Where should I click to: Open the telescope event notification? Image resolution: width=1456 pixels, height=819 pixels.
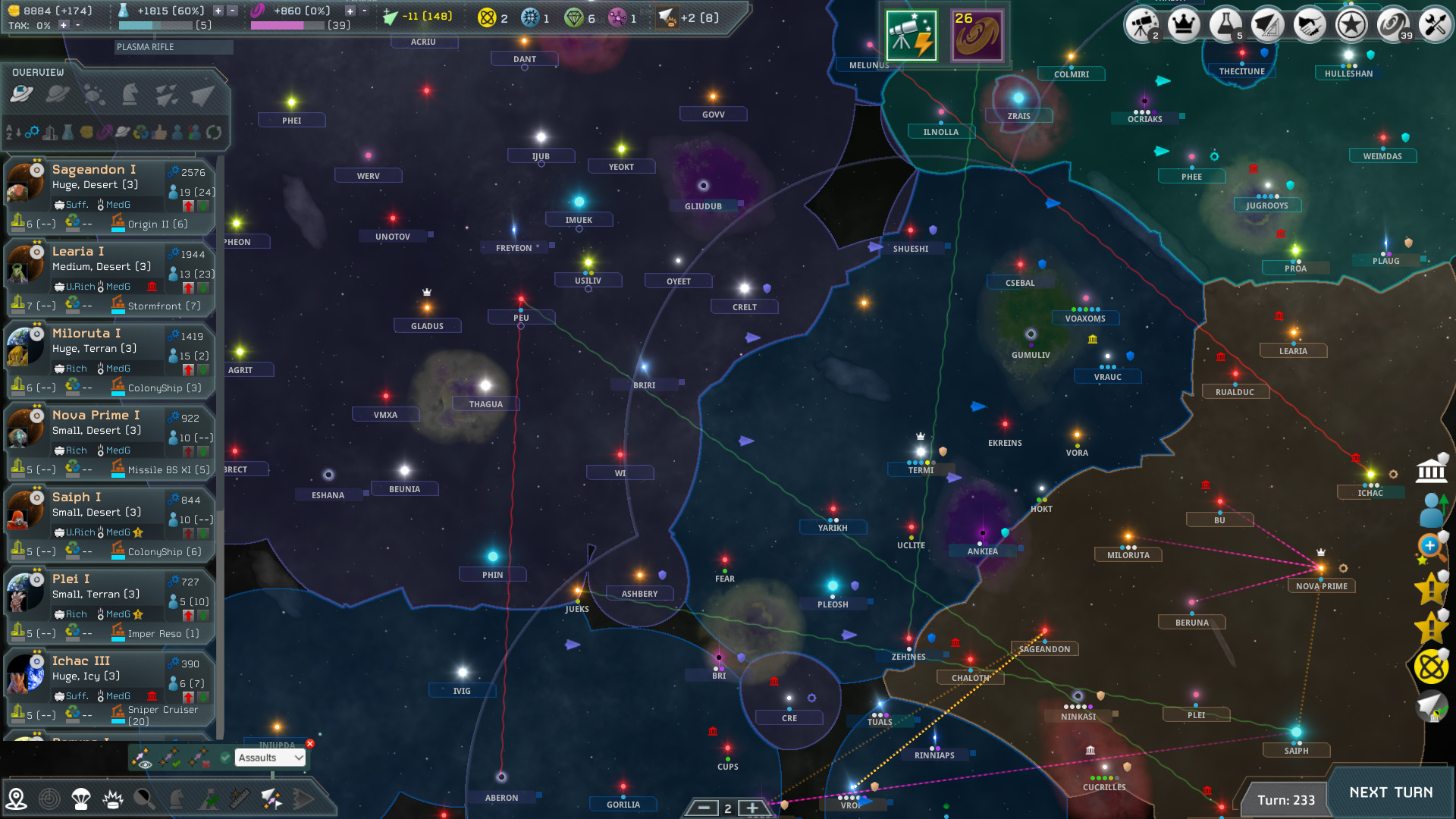click(x=911, y=36)
